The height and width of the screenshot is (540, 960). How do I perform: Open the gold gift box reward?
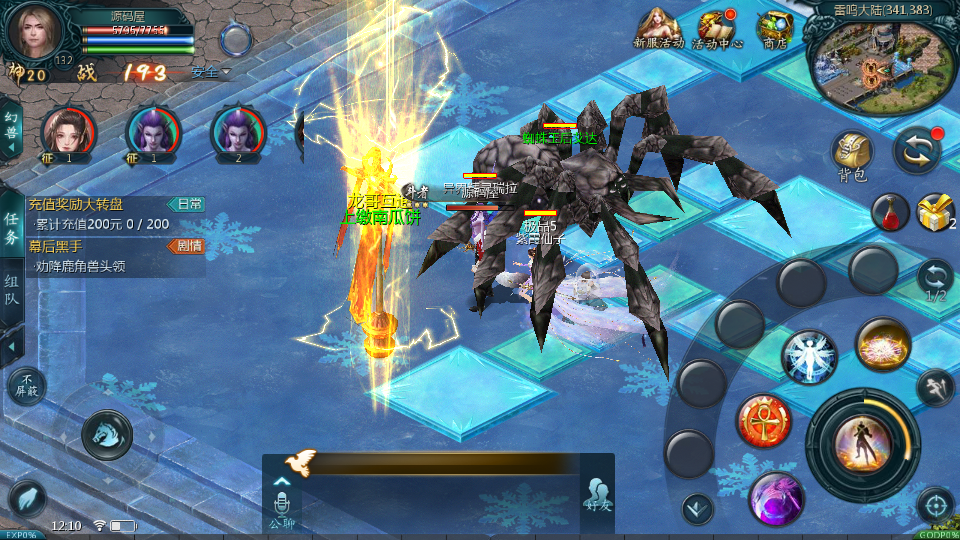(935, 212)
